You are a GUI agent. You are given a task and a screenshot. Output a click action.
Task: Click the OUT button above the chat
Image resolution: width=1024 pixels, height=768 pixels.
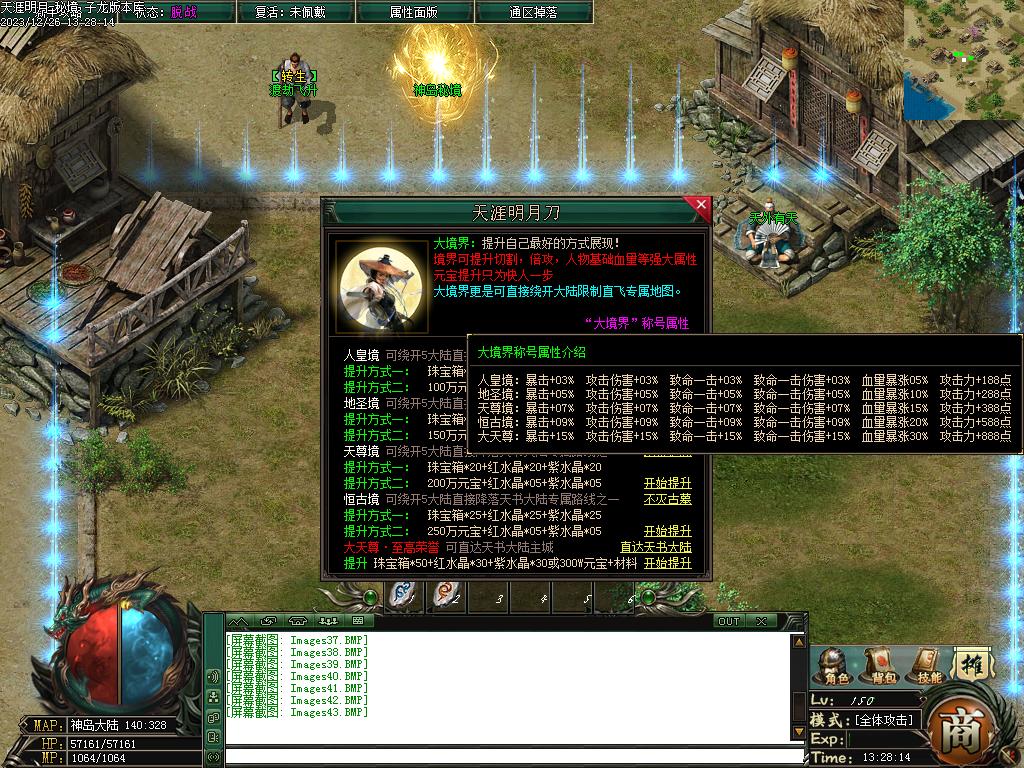click(x=729, y=621)
